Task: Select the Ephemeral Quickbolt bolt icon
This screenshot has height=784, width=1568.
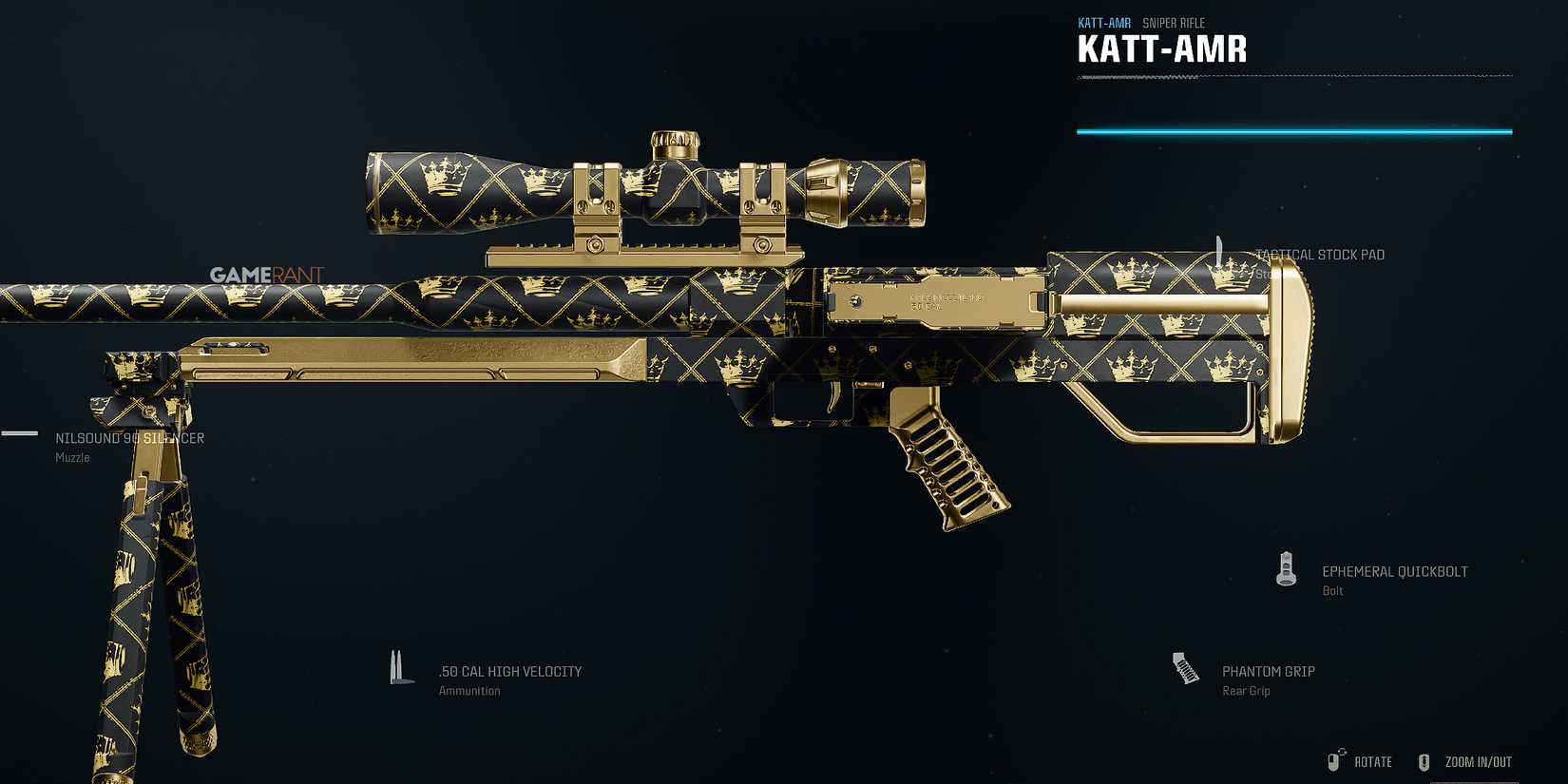Action: [1286, 568]
